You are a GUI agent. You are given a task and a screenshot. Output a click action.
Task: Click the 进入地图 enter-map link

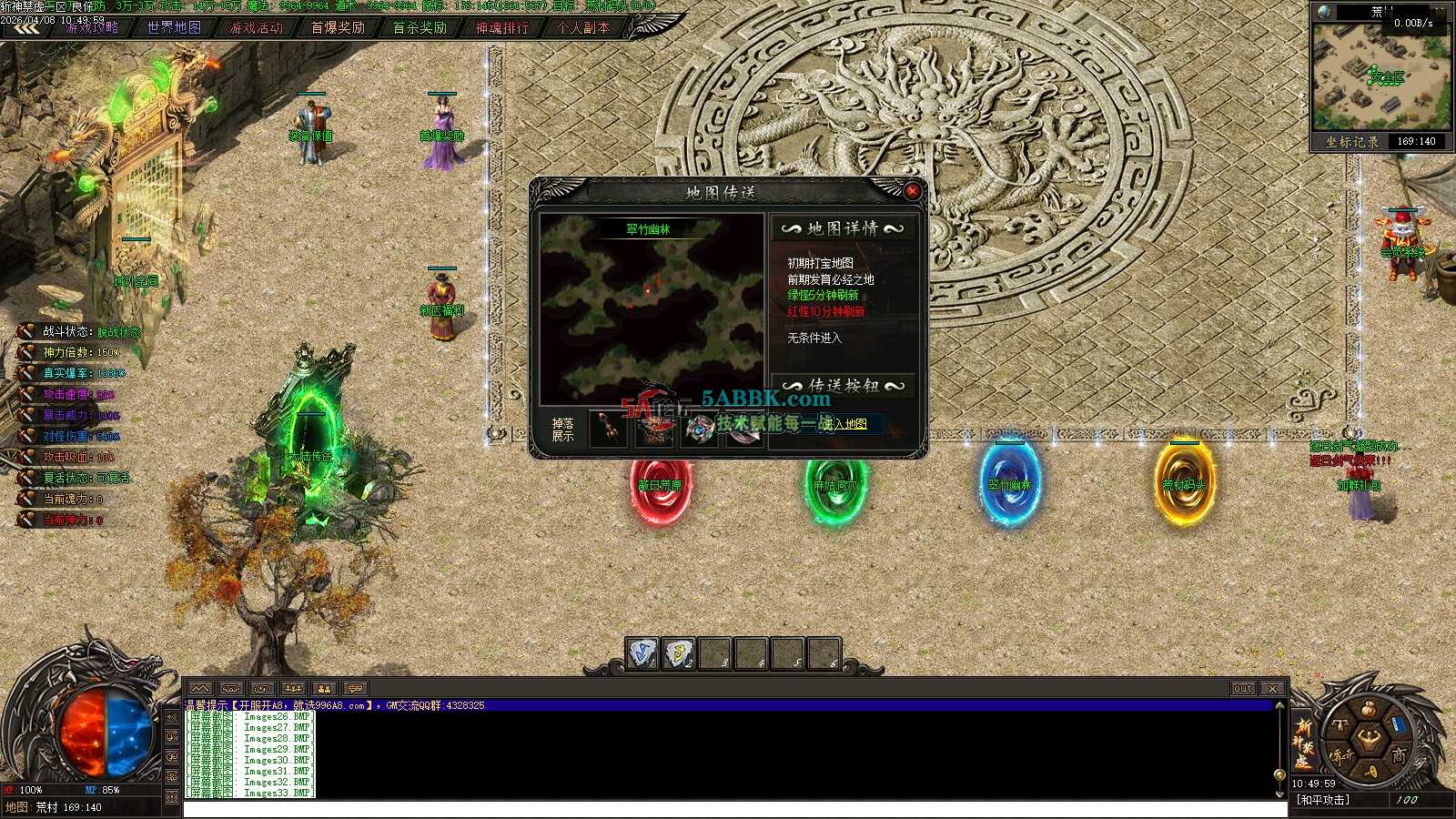(845, 424)
